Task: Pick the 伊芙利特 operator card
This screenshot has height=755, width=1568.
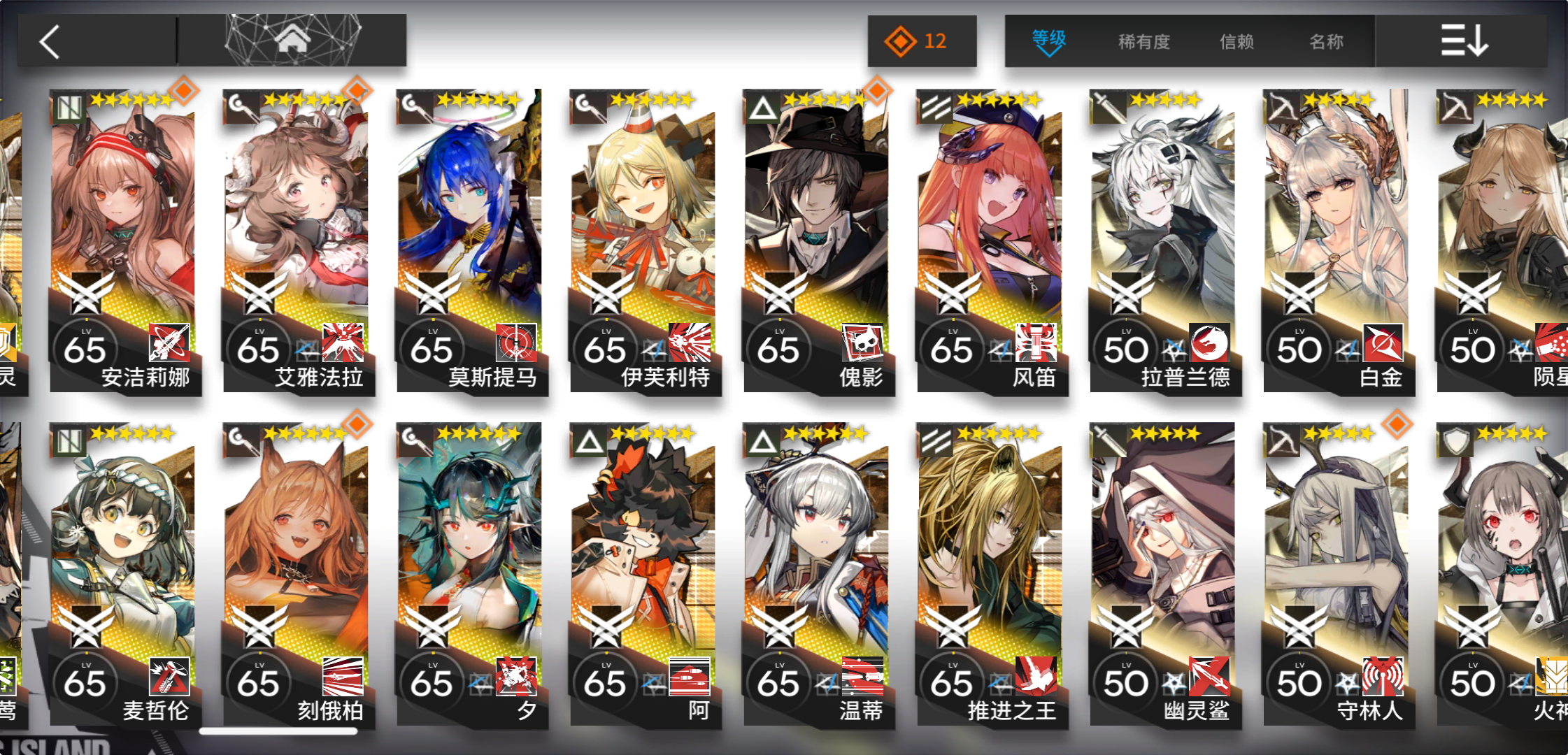Action: point(644,238)
